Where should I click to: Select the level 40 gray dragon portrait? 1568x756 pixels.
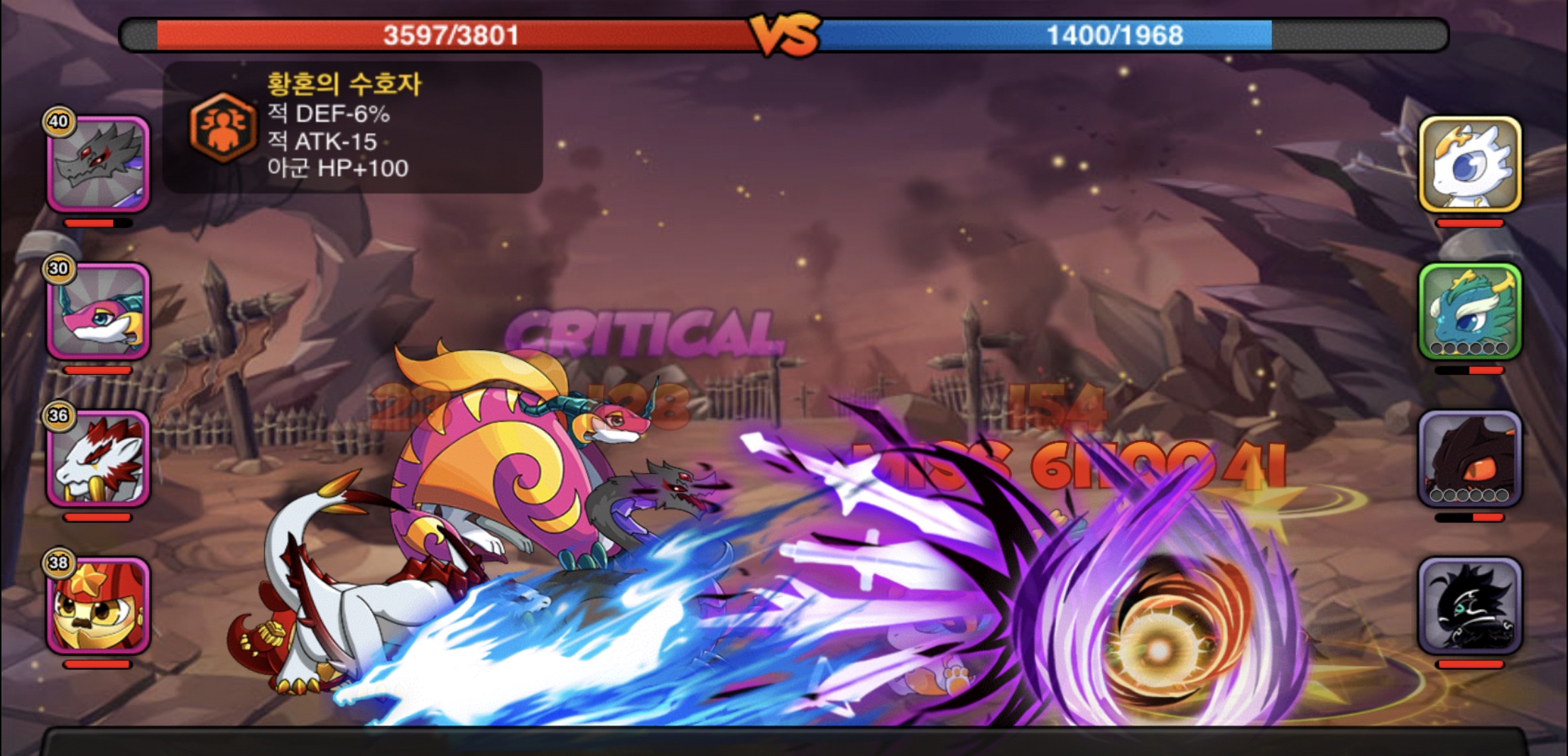click(x=98, y=165)
